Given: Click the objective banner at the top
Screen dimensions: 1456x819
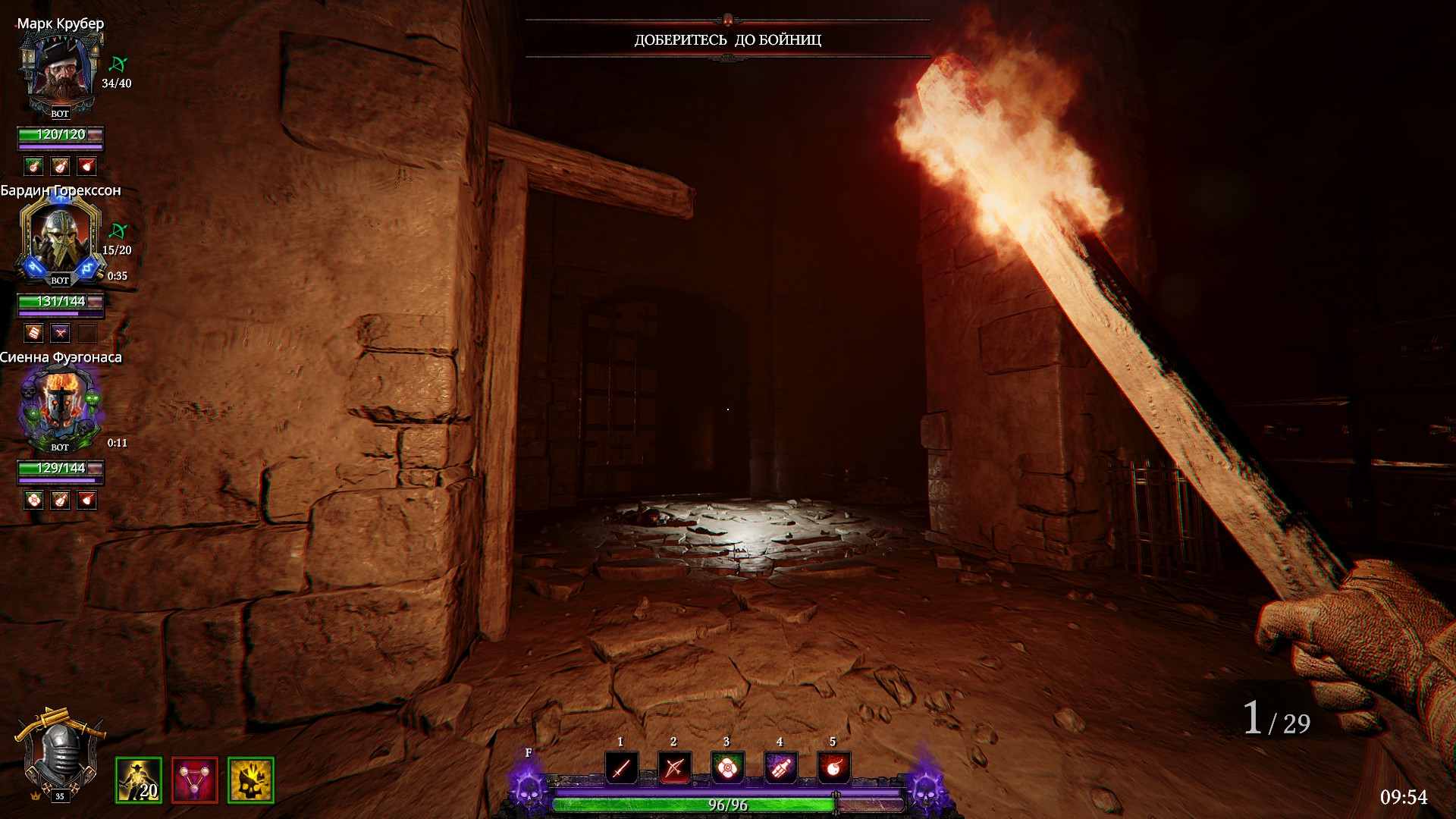Looking at the screenshot, I should point(727,39).
